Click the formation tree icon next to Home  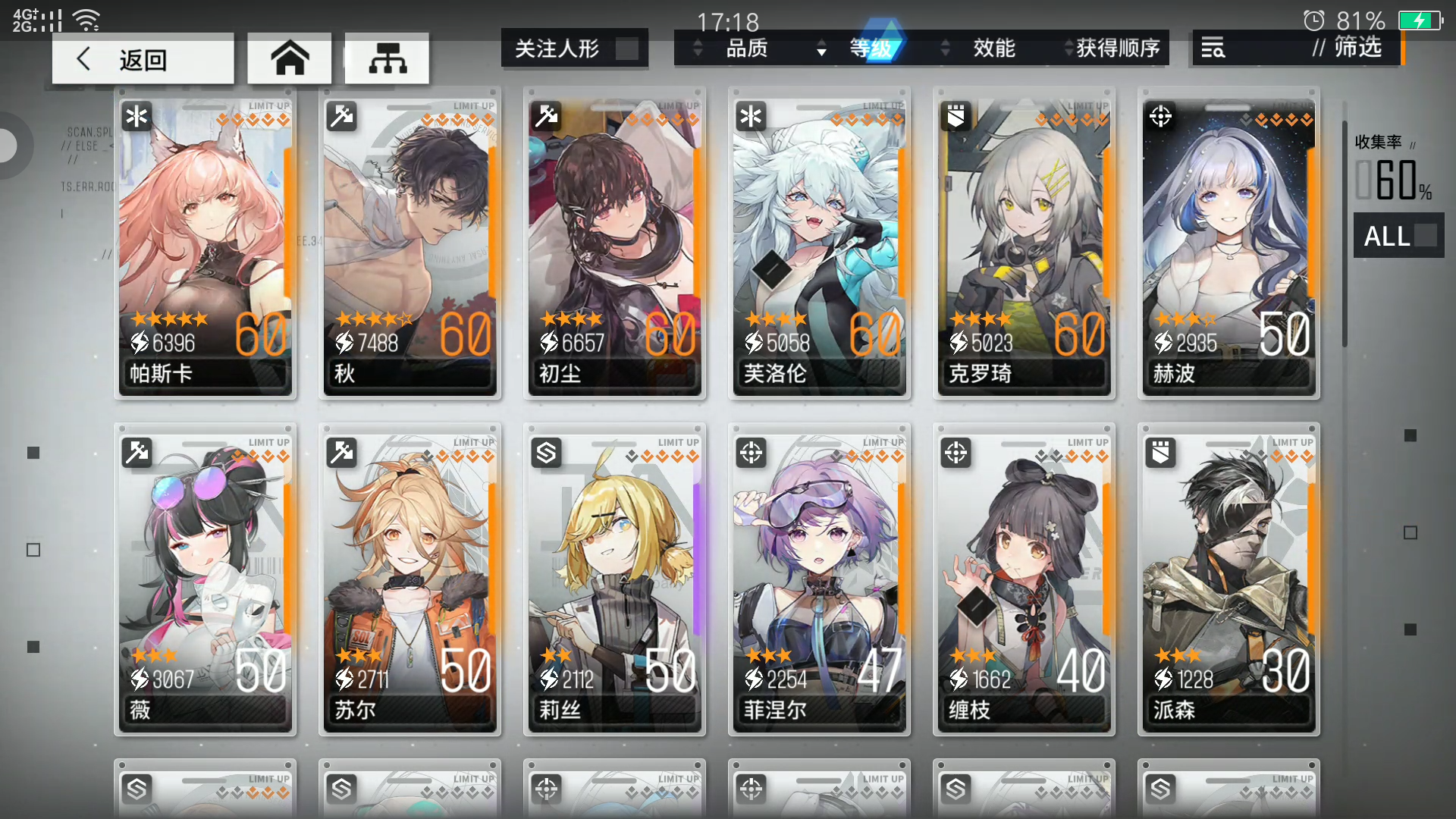pos(387,57)
